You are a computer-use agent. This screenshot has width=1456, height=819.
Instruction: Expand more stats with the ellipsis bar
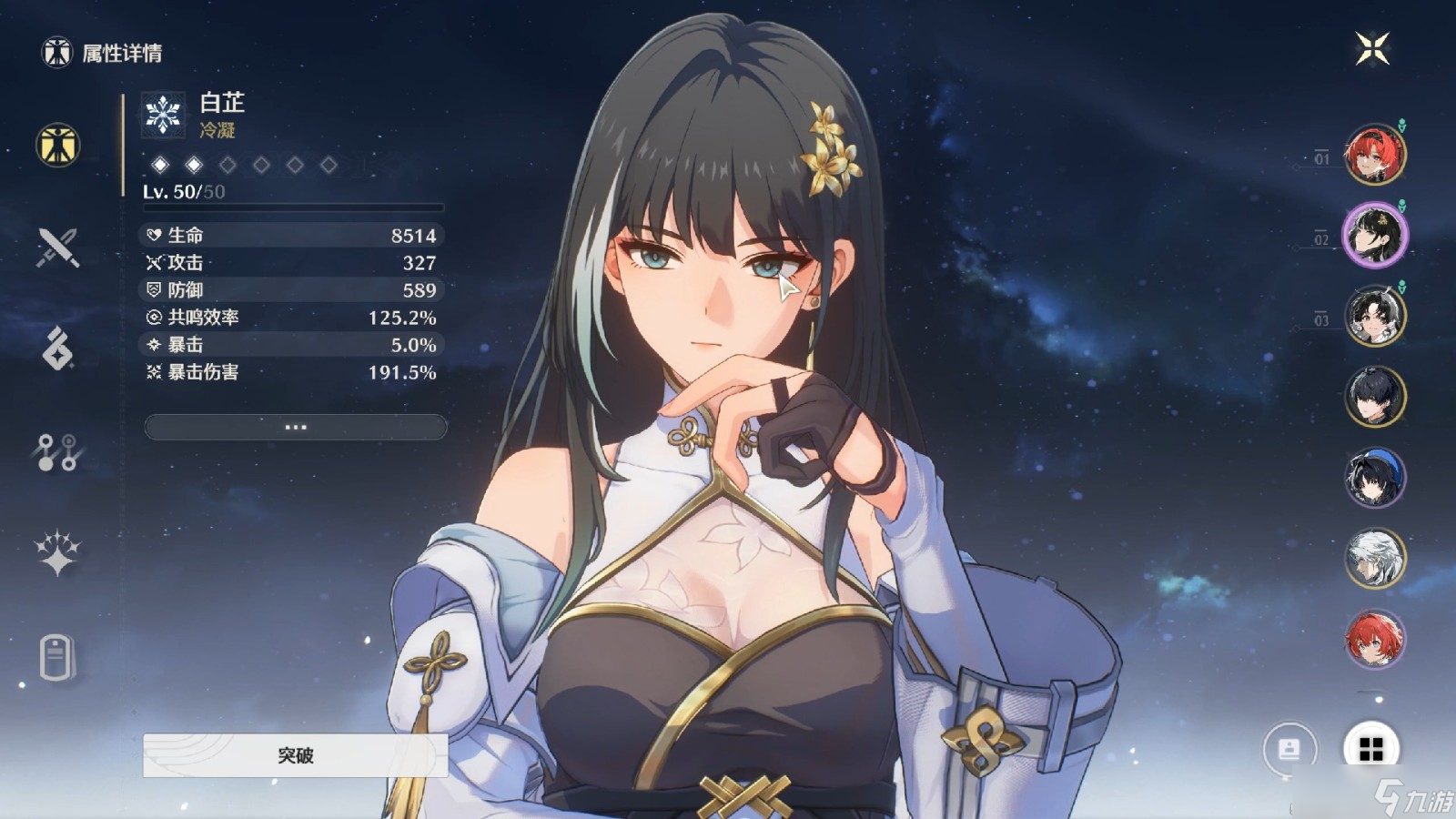(x=294, y=428)
